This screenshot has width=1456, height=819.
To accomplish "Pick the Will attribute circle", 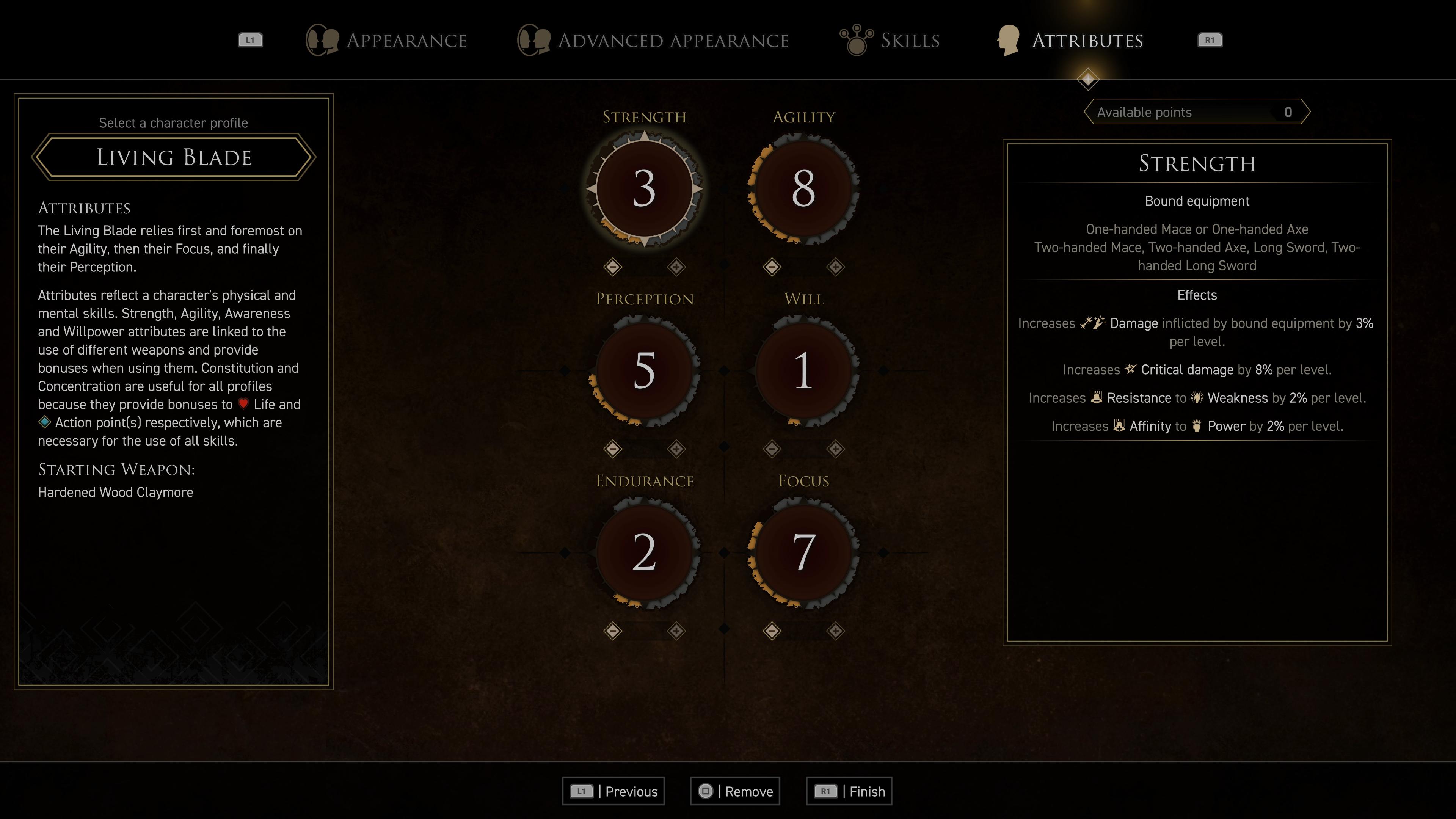I will [x=803, y=371].
